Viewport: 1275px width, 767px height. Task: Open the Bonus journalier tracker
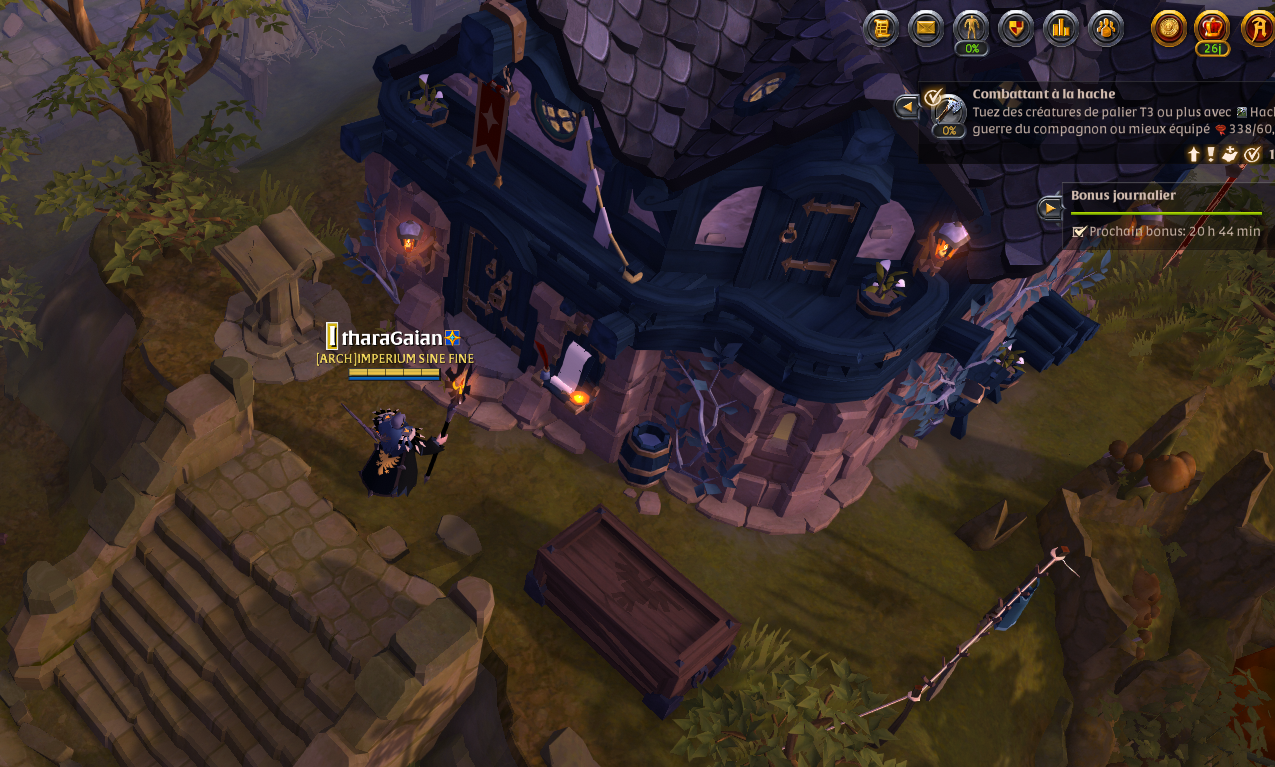point(1123,196)
